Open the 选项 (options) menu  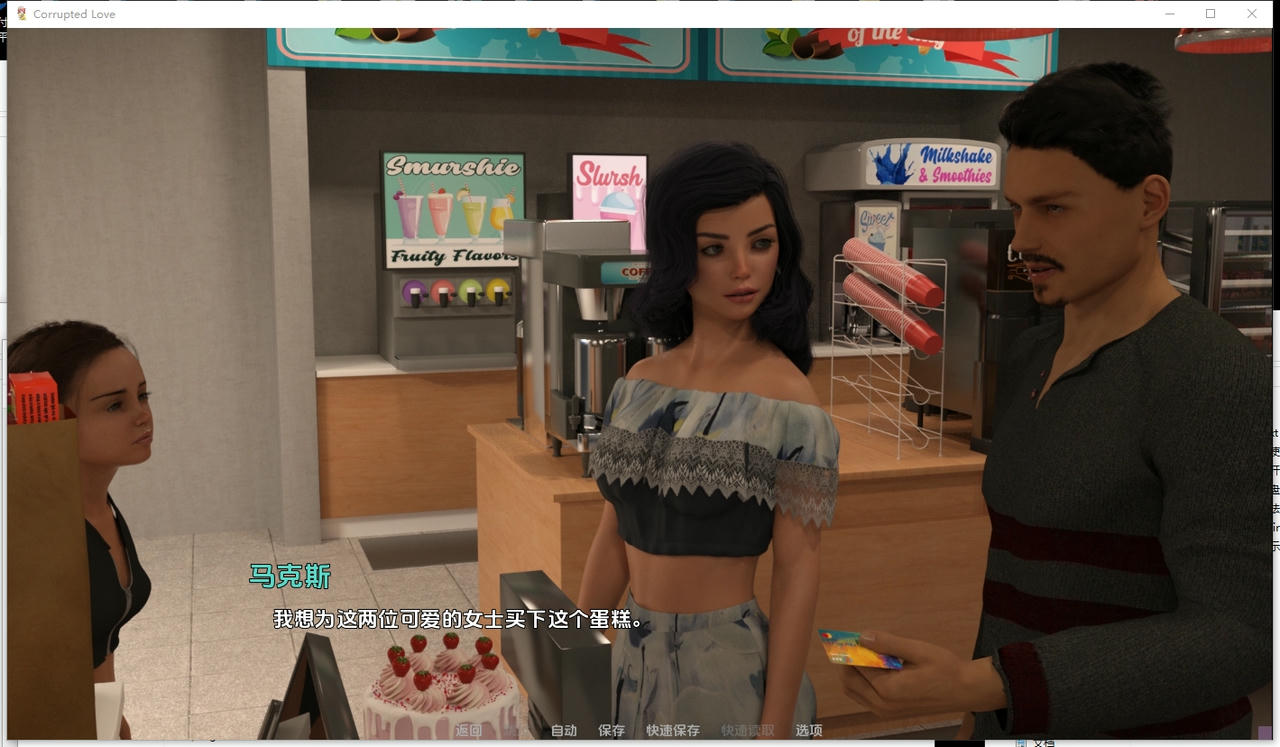pos(809,731)
